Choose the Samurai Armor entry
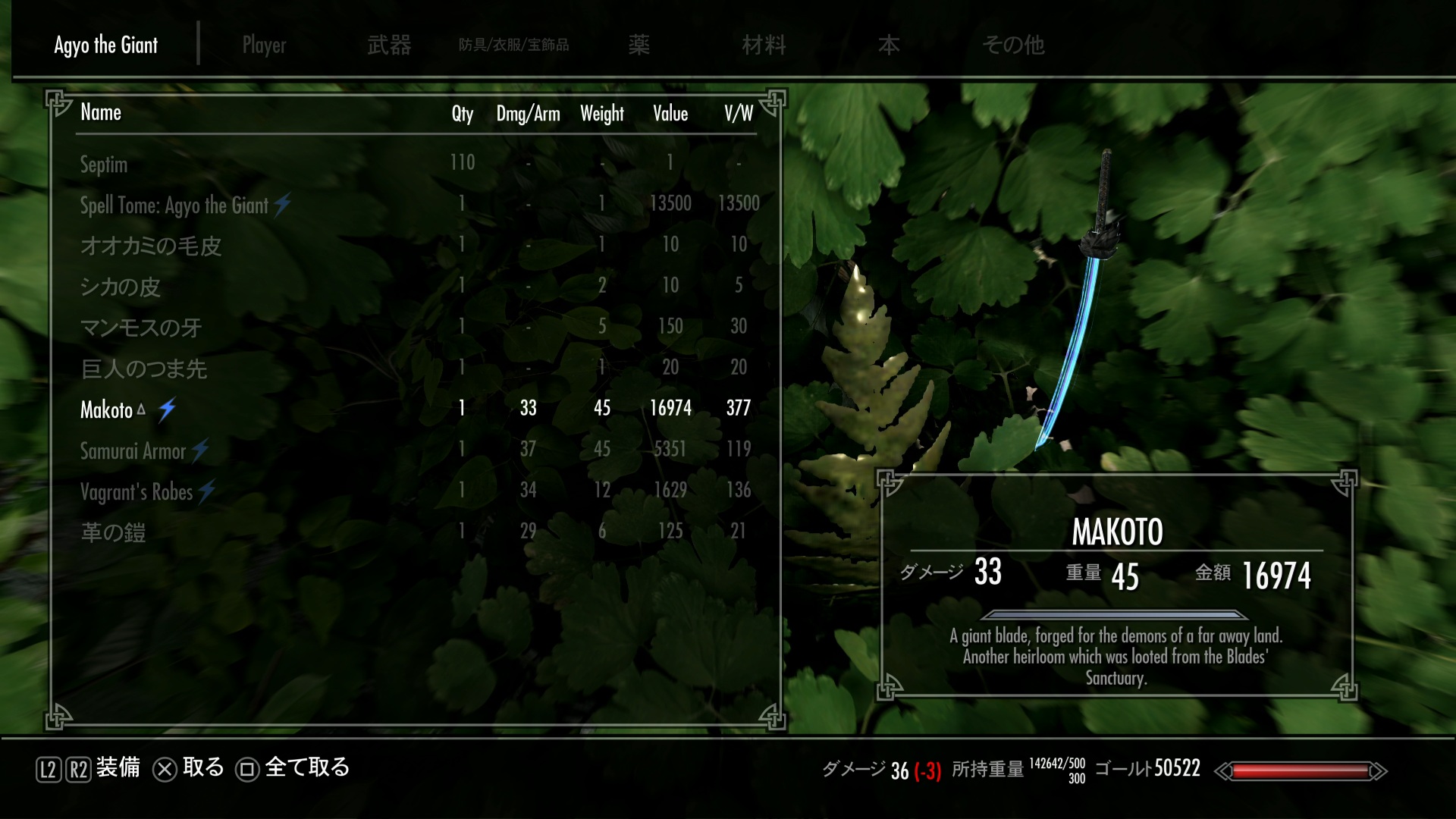The image size is (1456, 819). pyautogui.click(x=133, y=450)
